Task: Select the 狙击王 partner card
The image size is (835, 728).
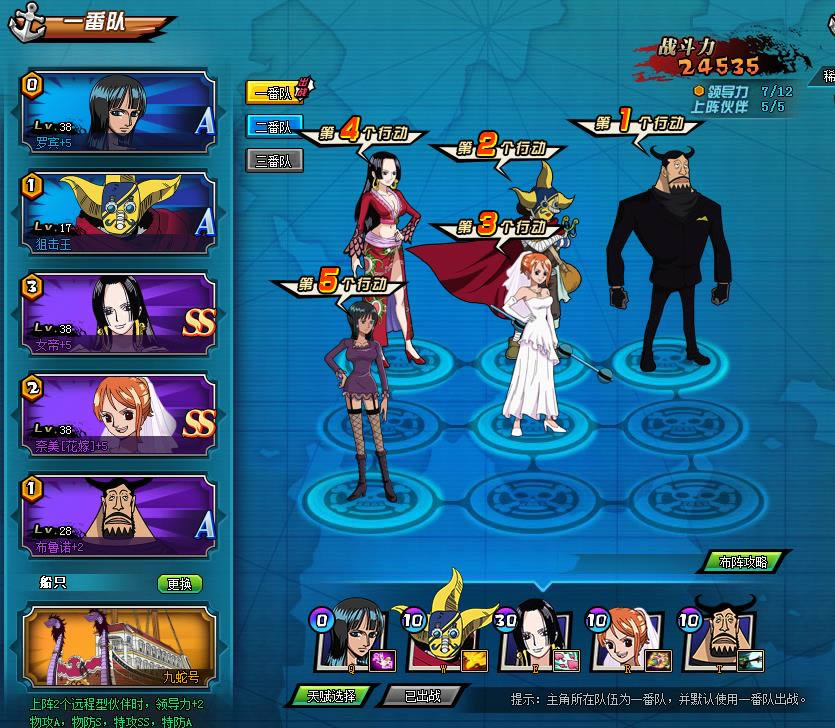Action: coord(119,210)
